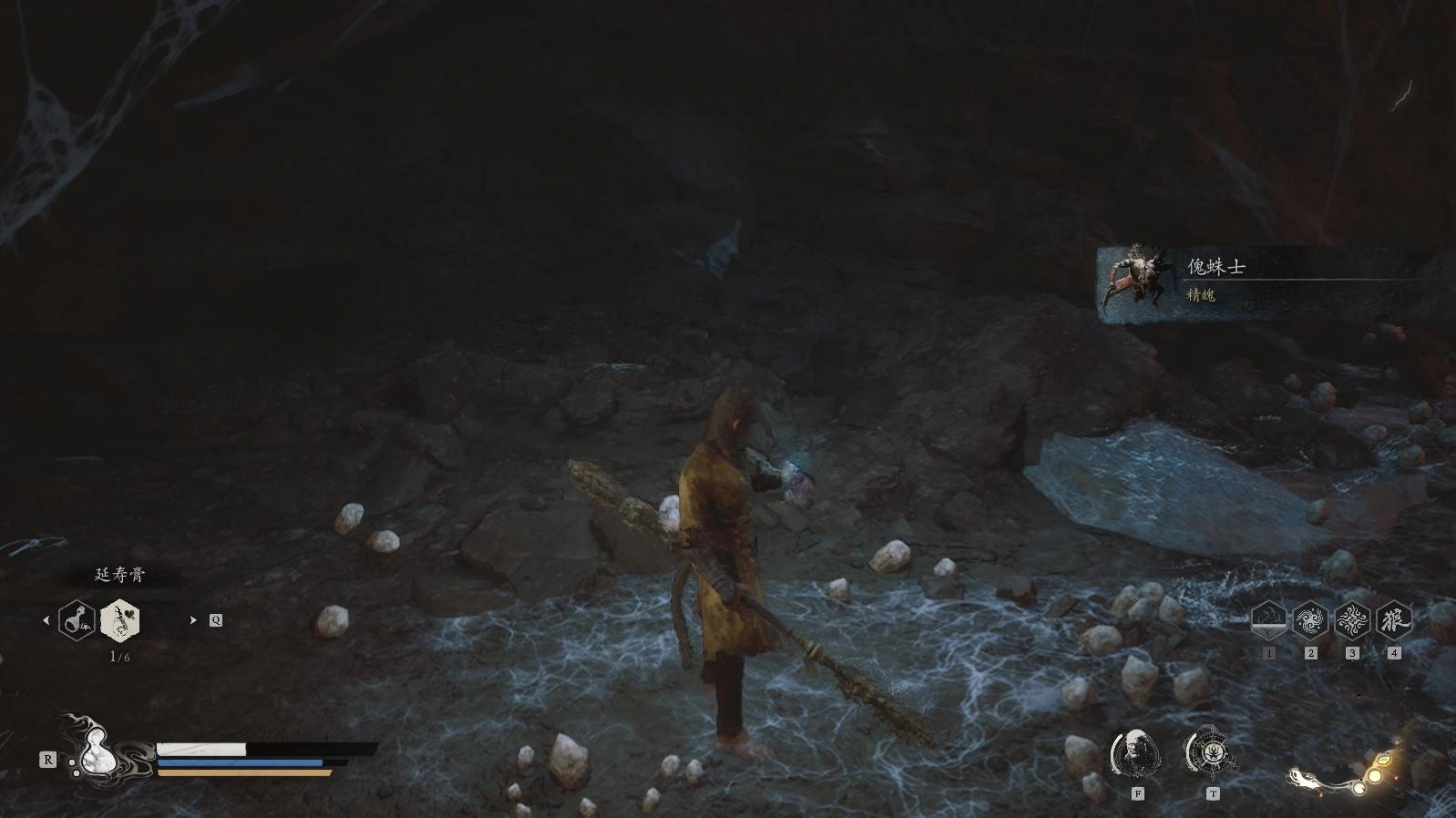Click the right arrow beside quick items
The width and height of the screenshot is (1456, 818).
point(193,620)
